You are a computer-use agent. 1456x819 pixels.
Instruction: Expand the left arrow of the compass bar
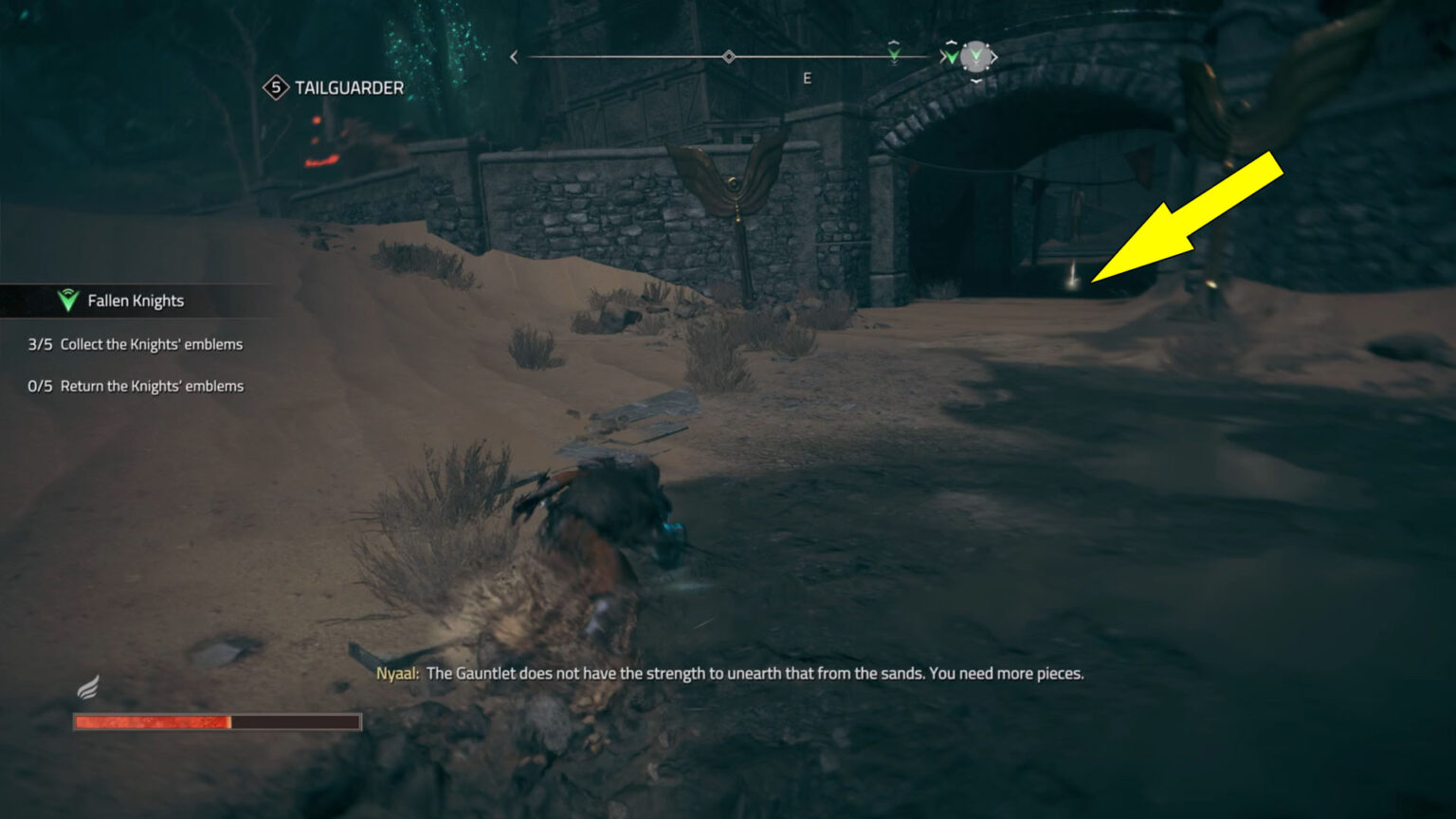[513, 57]
